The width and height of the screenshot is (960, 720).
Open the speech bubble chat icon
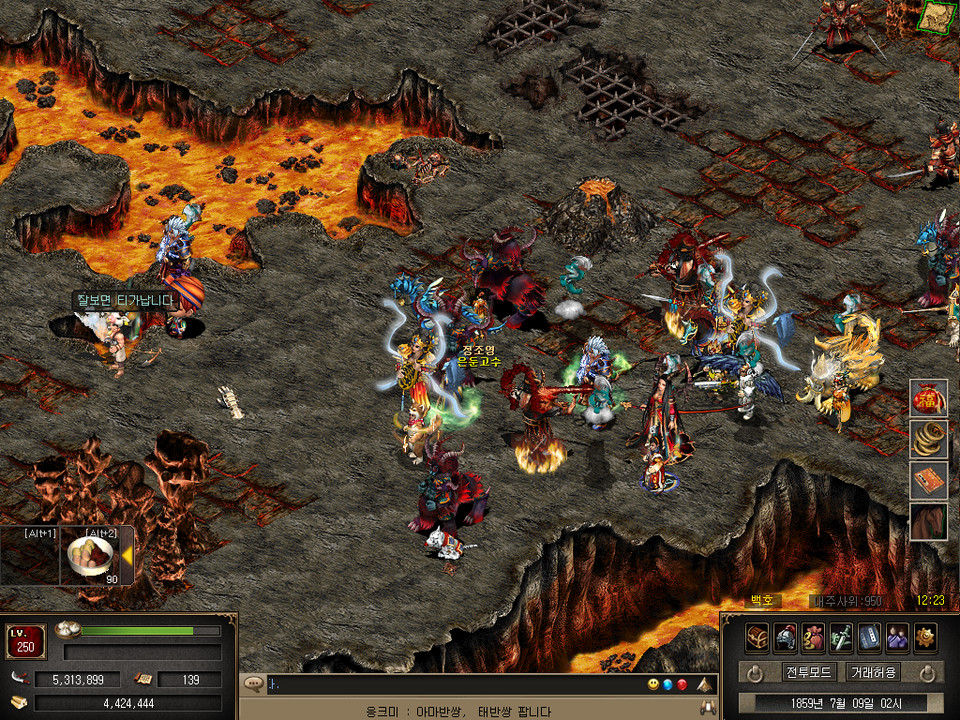tap(253, 685)
